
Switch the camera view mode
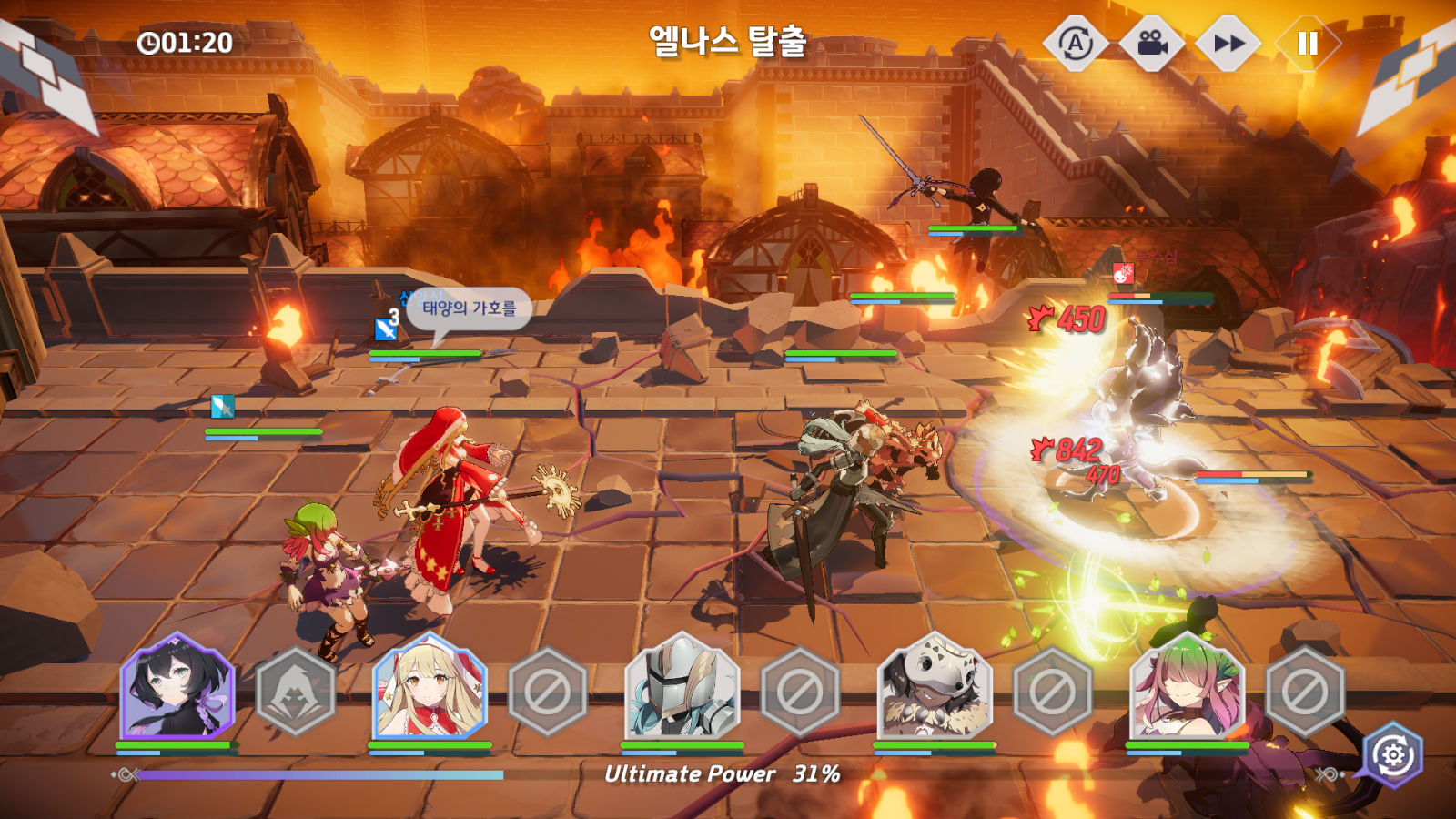click(x=1152, y=43)
